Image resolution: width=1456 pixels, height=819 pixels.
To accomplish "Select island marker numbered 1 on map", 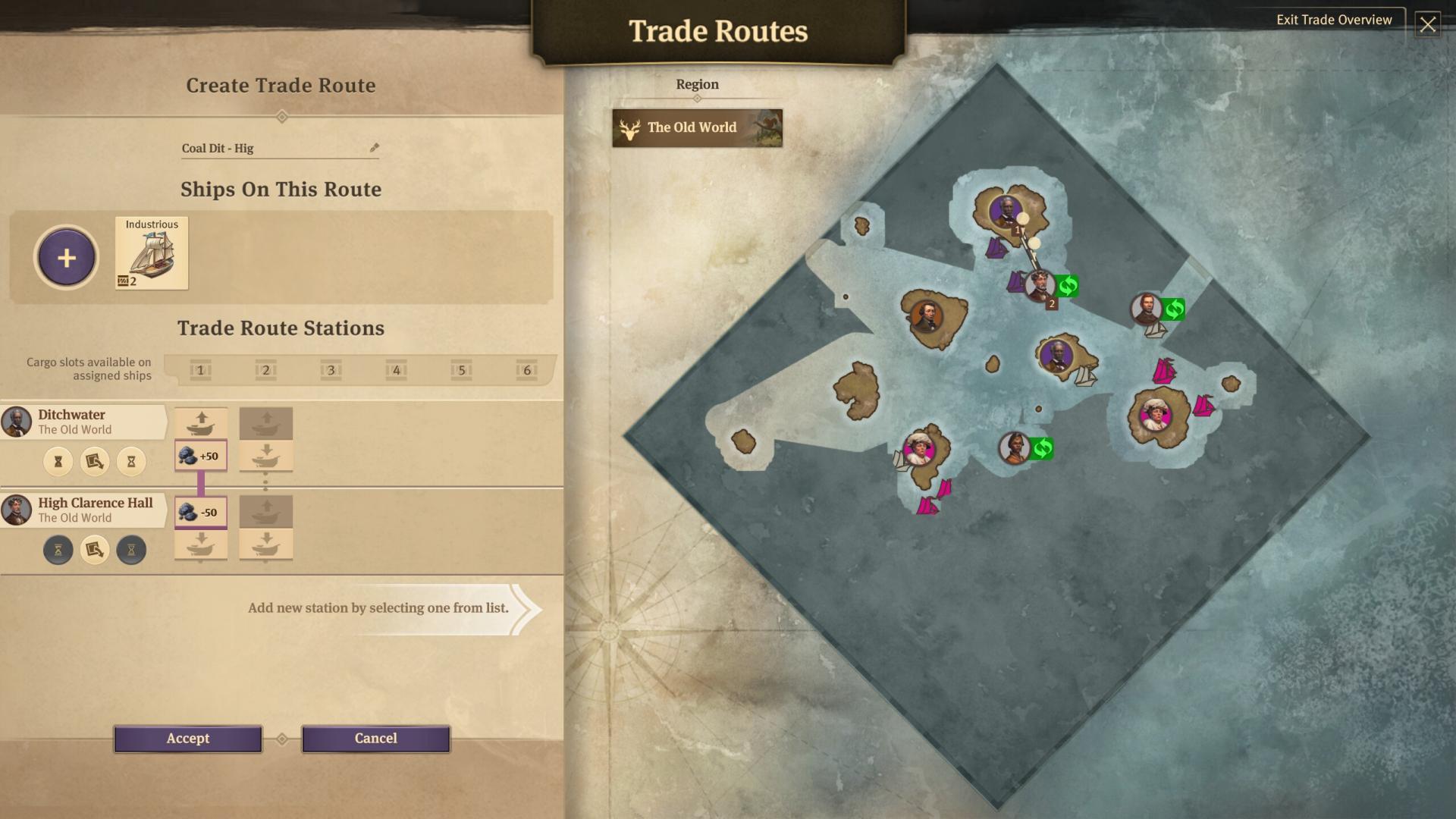I will point(1006,210).
